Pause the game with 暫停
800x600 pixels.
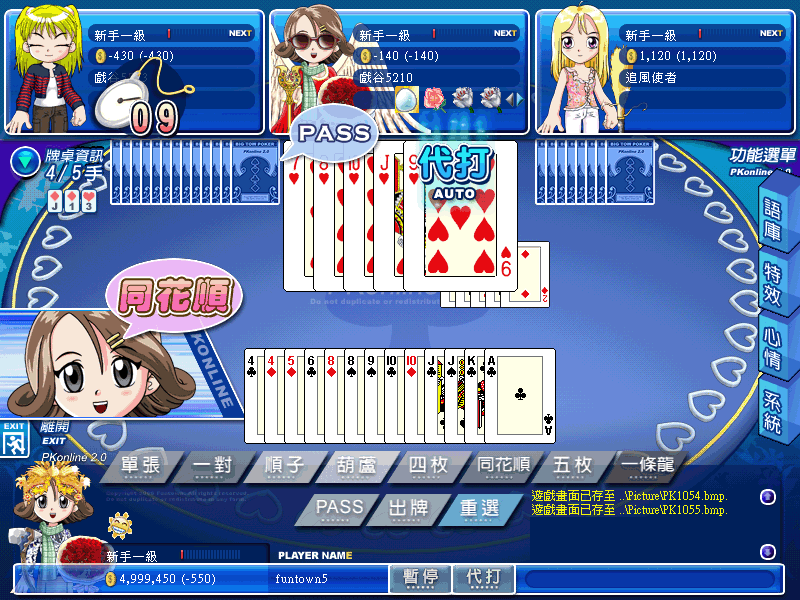420,577
